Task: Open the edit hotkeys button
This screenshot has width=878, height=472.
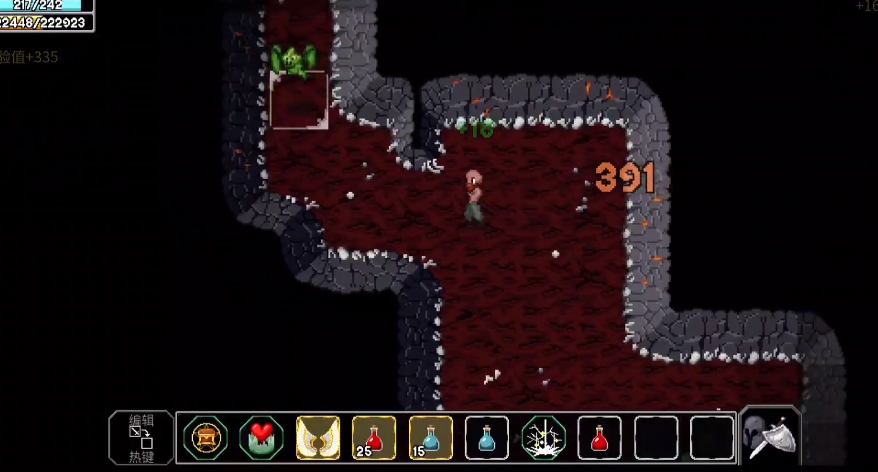Action: point(140,438)
